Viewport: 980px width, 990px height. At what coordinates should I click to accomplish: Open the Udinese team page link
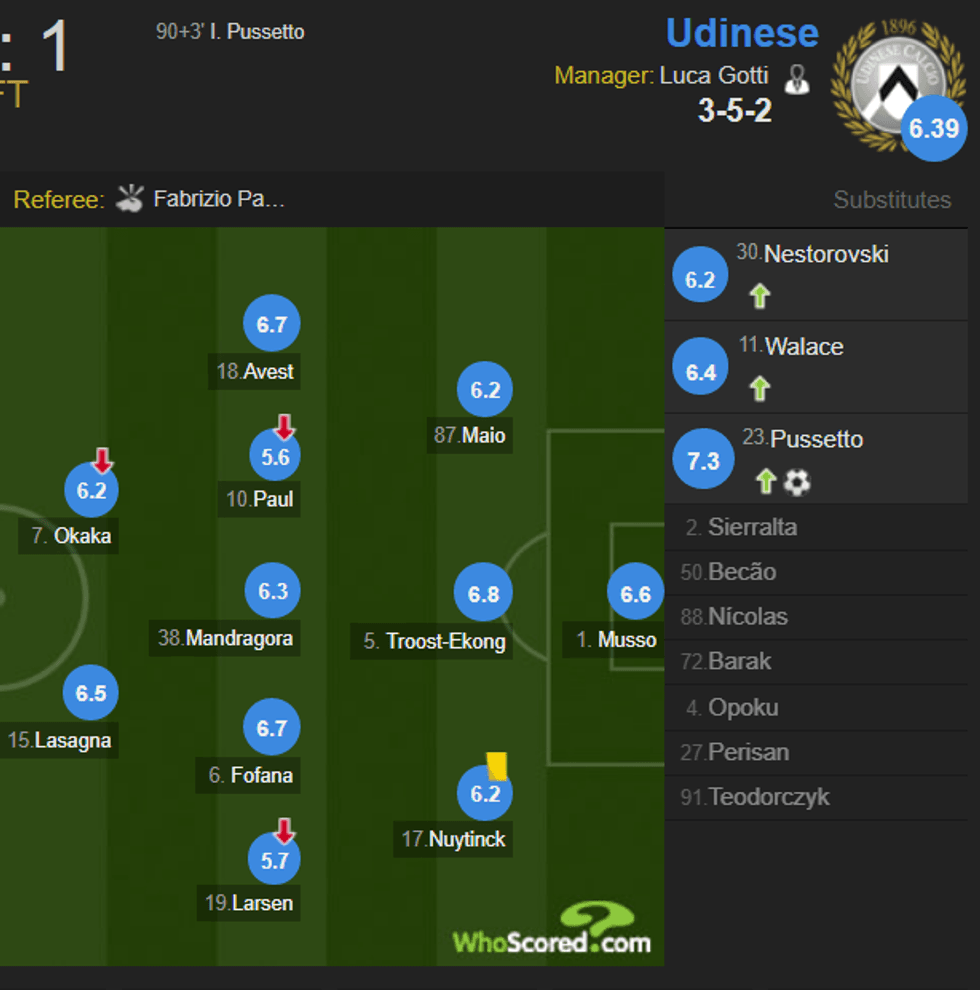pyautogui.click(x=742, y=33)
